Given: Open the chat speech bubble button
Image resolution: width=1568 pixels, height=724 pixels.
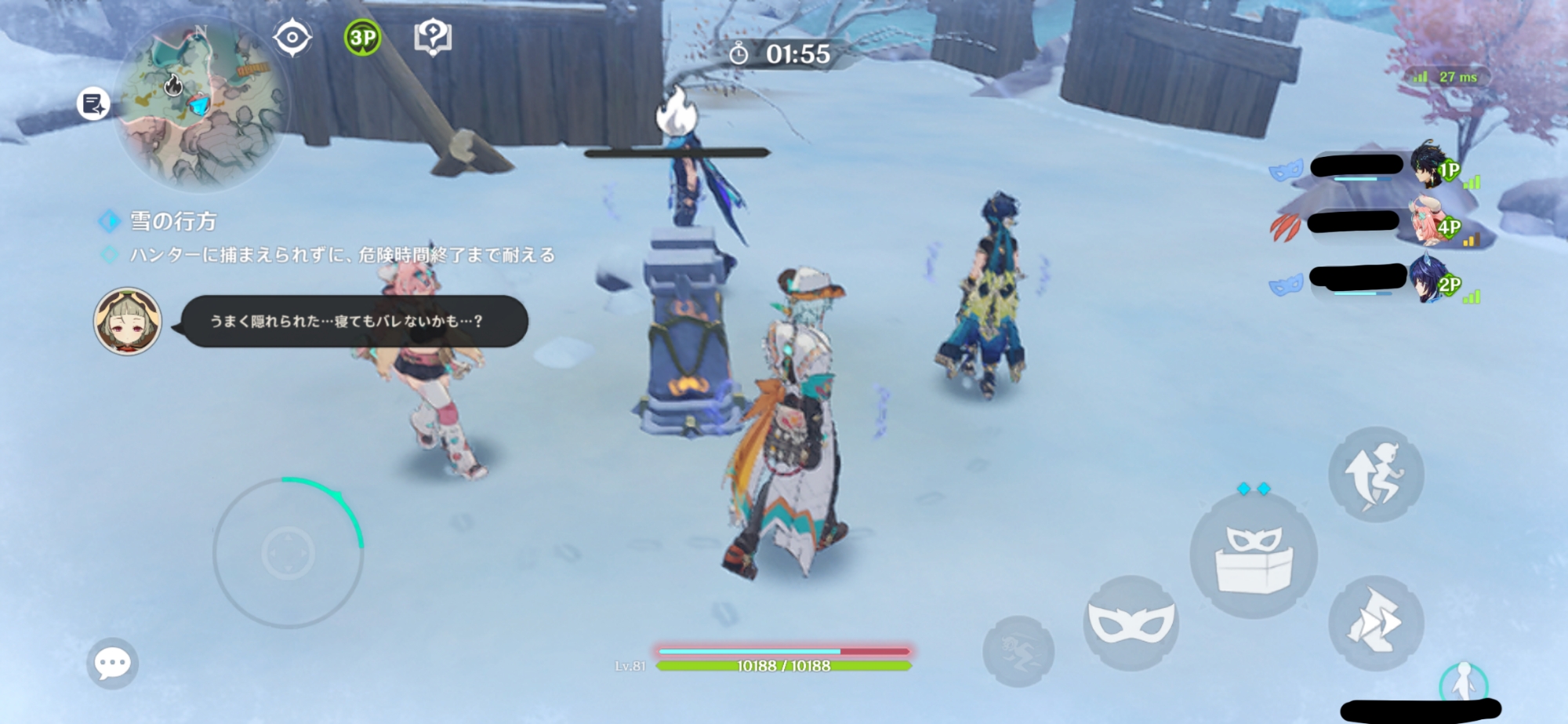Looking at the screenshot, I should coord(112,664).
